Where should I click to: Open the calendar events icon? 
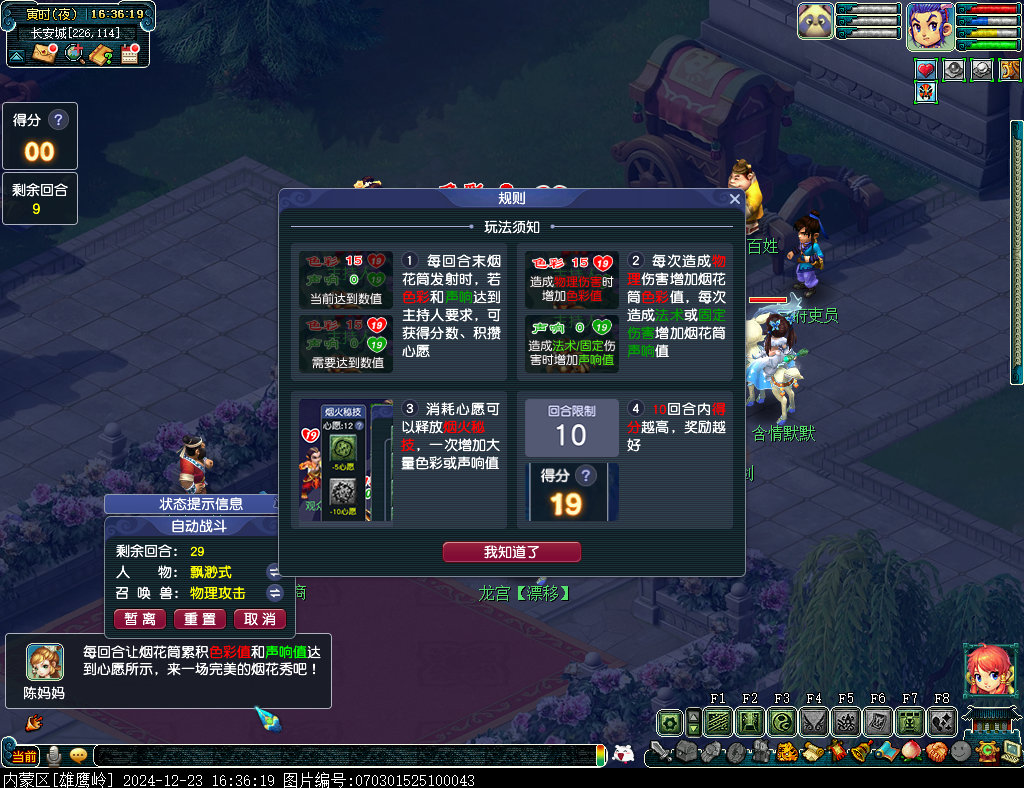(129, 54)
